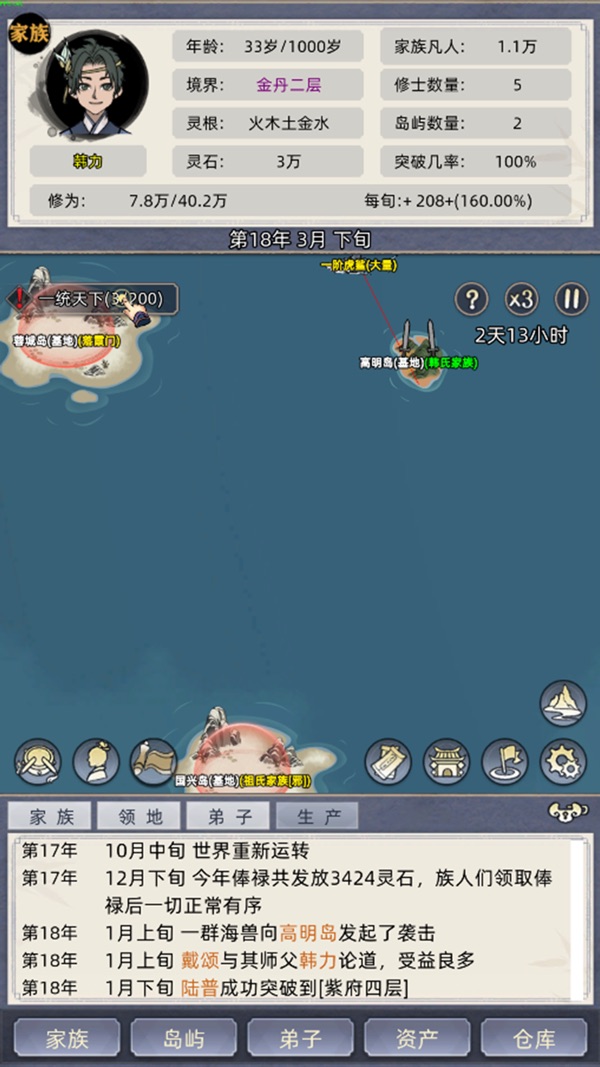The image size is (600, 1067).
Task: Open the question mark help button
Action: pos(471,299)
